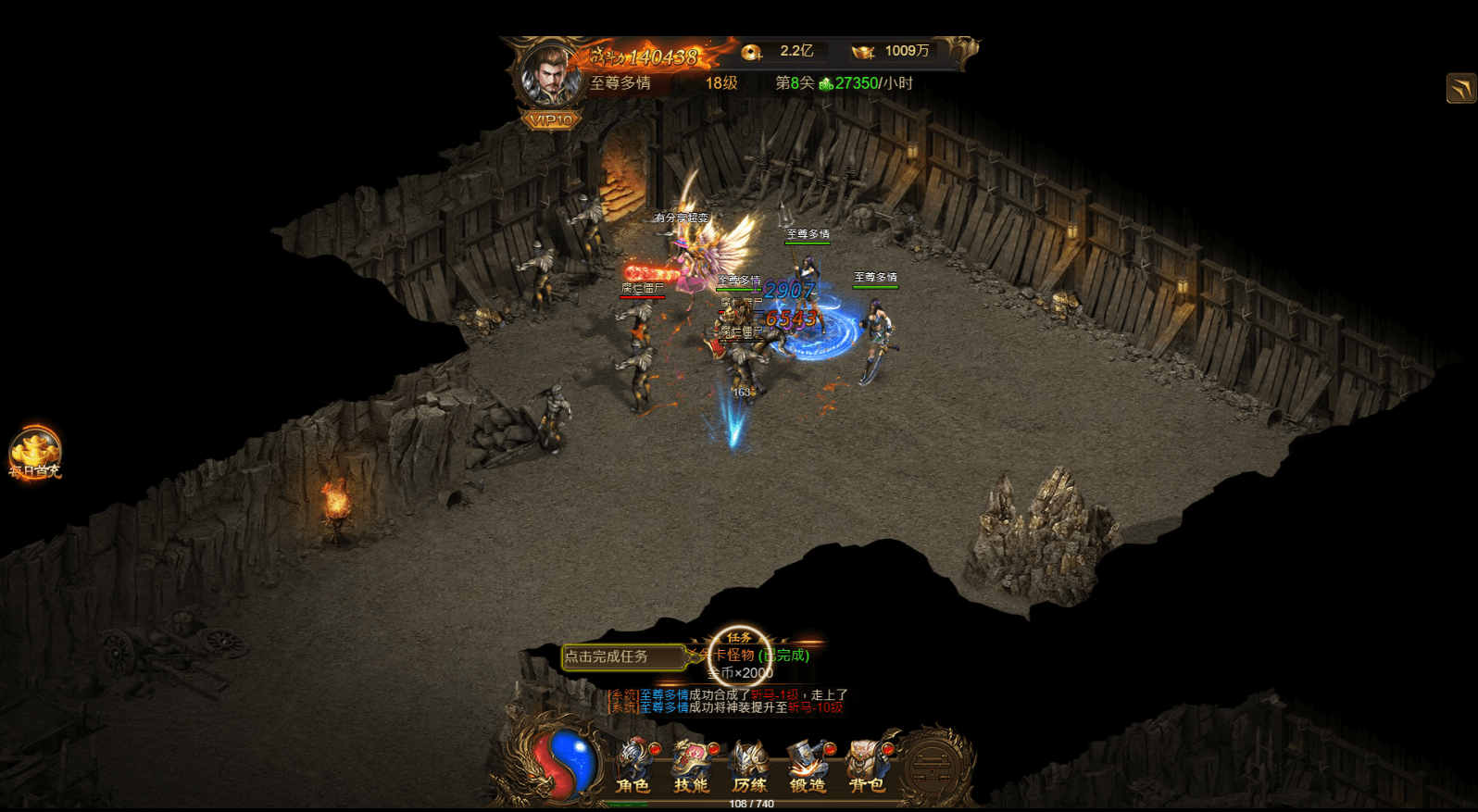Click the gold arrow button at screen edge
Image resolution: width=1478 pixels, height=812 pixels.
[1460, 89]
